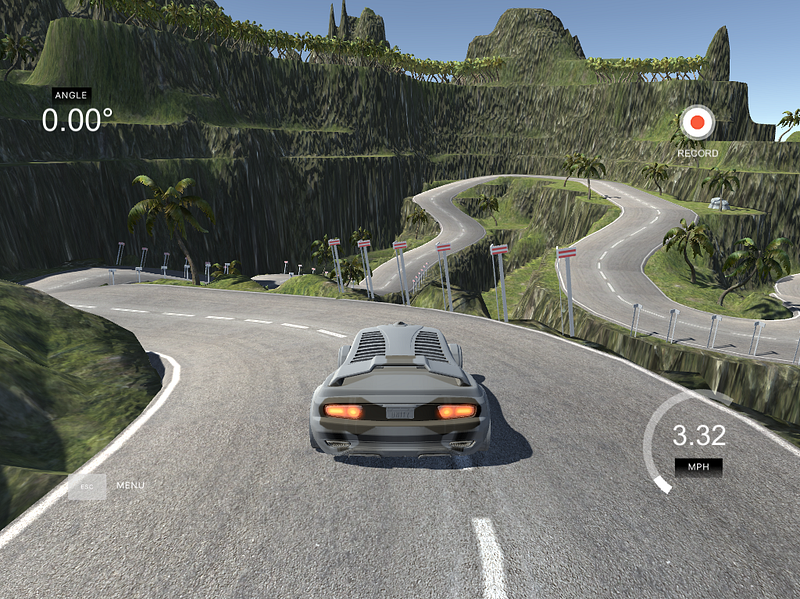Viewport: 800px width, 599px height.
Task: Open the Menu via the ESC button
Action: pyautogui.click(x=87, y=486)
